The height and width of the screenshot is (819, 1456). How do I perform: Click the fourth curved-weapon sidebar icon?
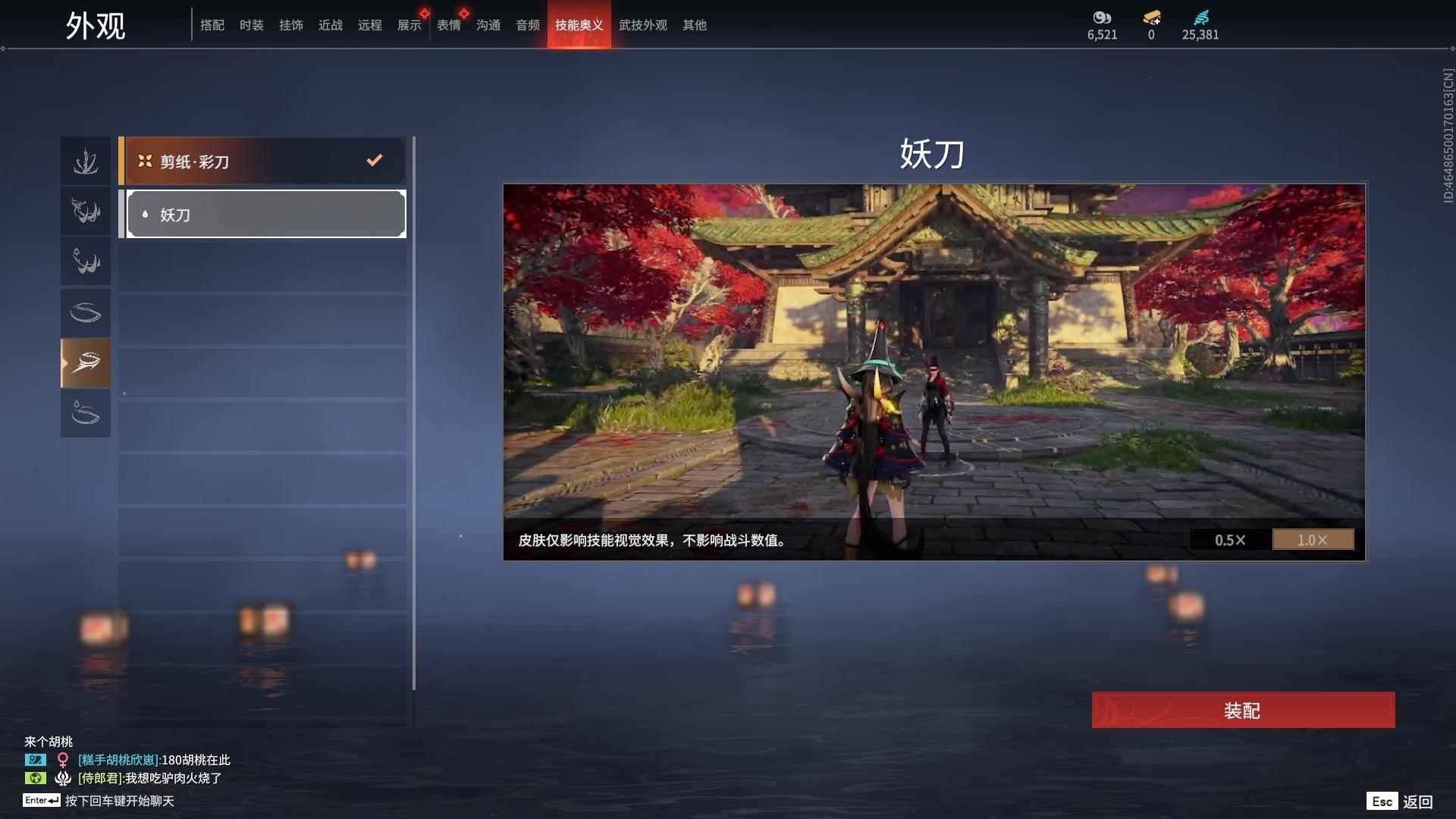(x=85, y=312)
